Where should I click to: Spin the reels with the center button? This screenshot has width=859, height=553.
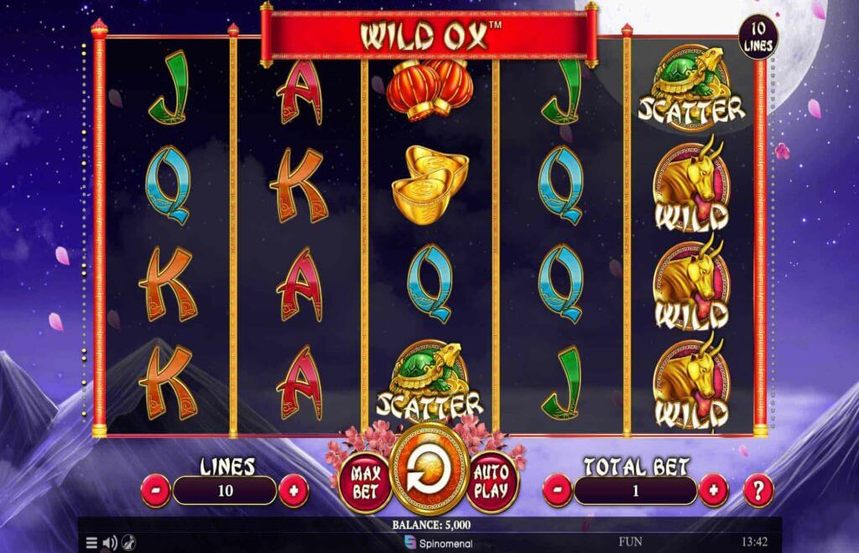pyautogui.click(x=427, y=474)
